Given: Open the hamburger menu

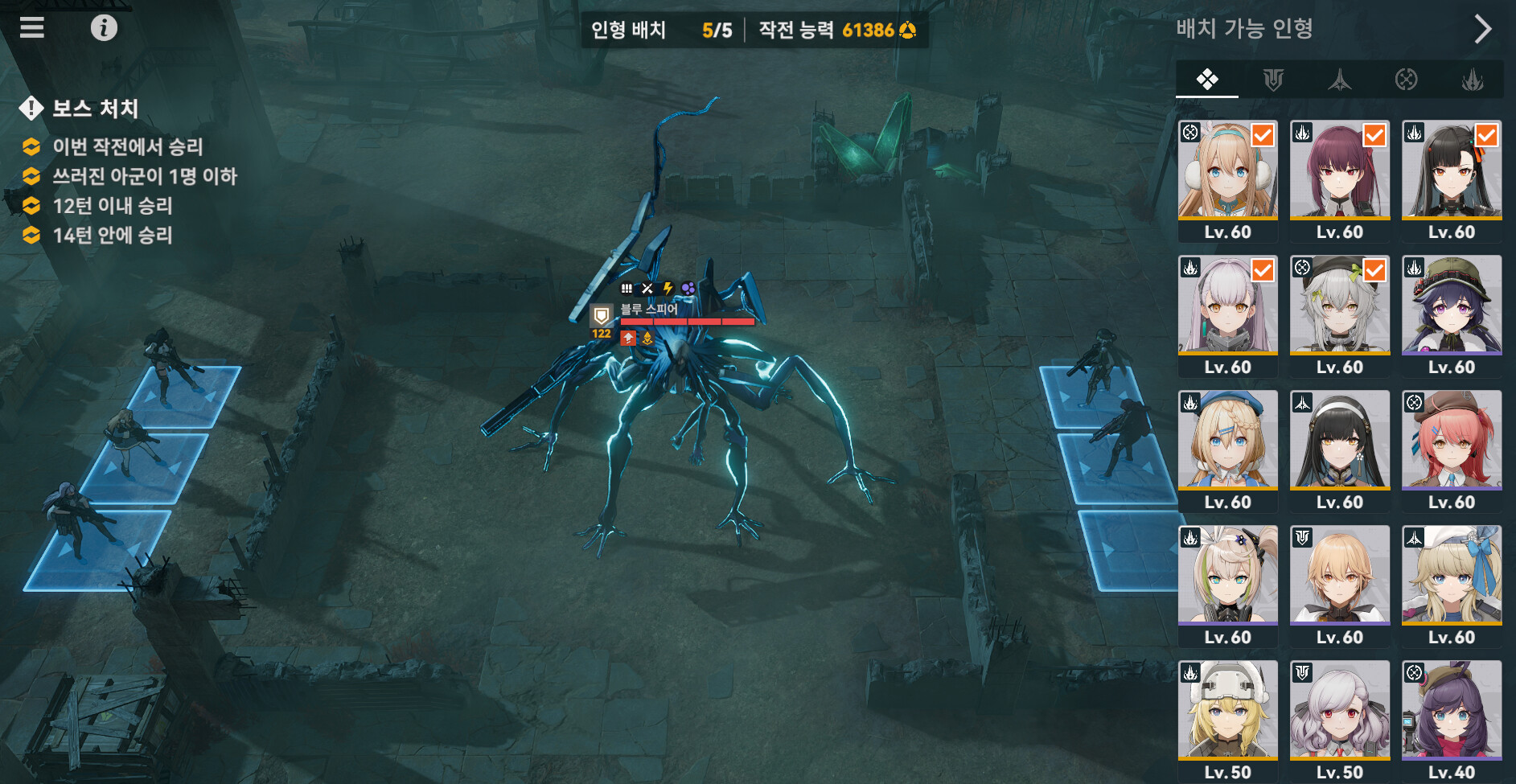Looking at the screenshot, I should click(x=32, y=28).
